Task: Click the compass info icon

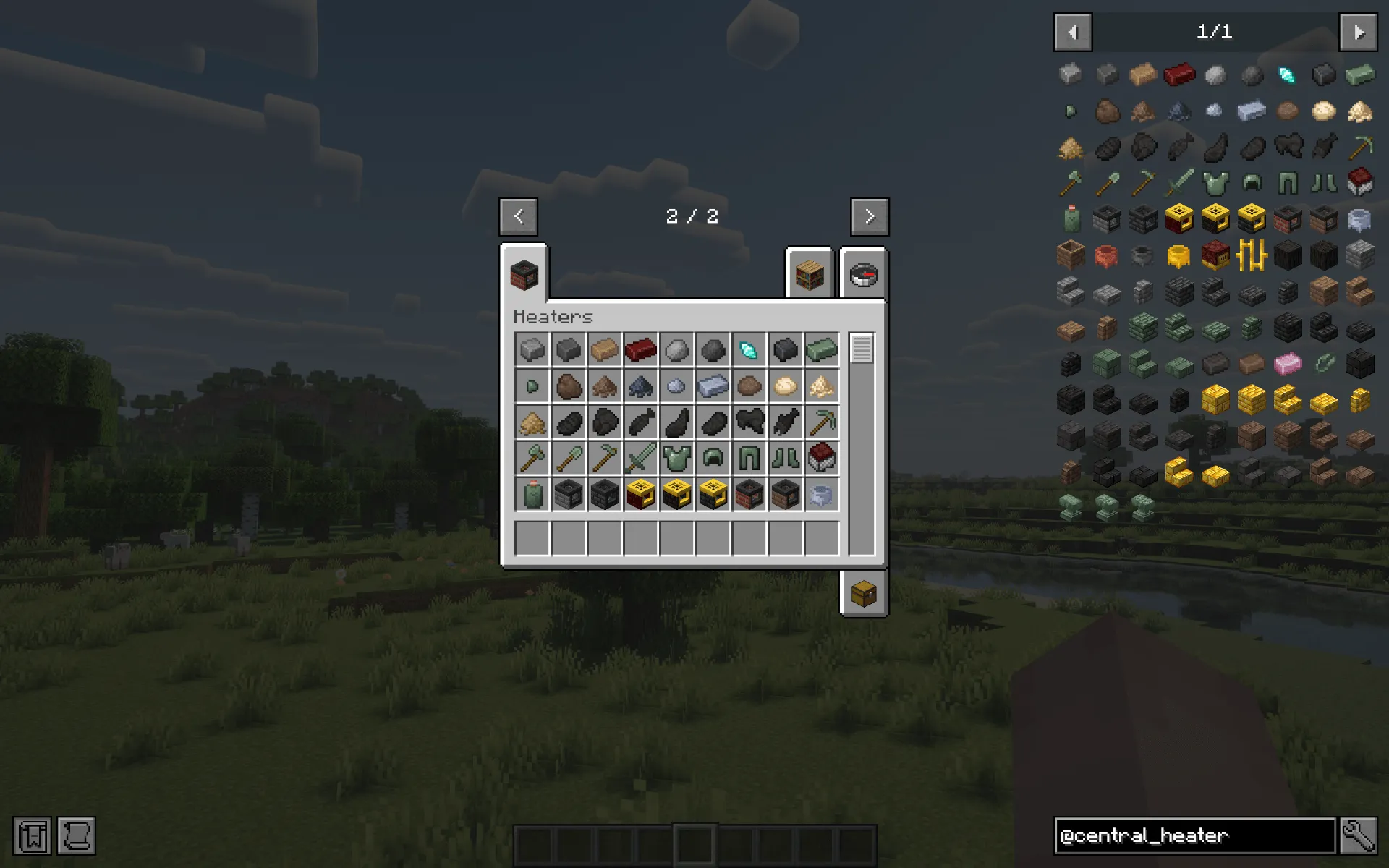Action: pyautogui.click(x=862, y=276)
